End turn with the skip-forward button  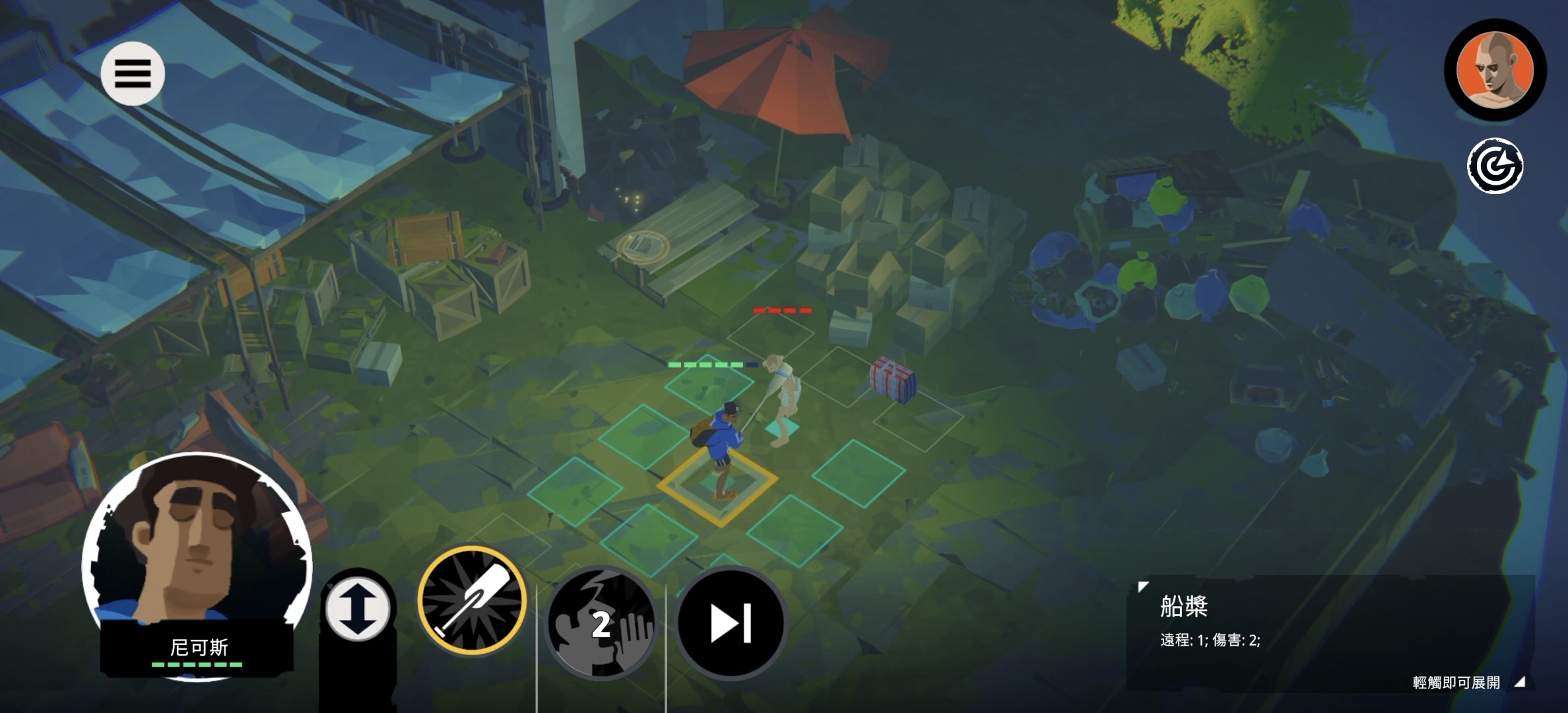click(731, 623)
